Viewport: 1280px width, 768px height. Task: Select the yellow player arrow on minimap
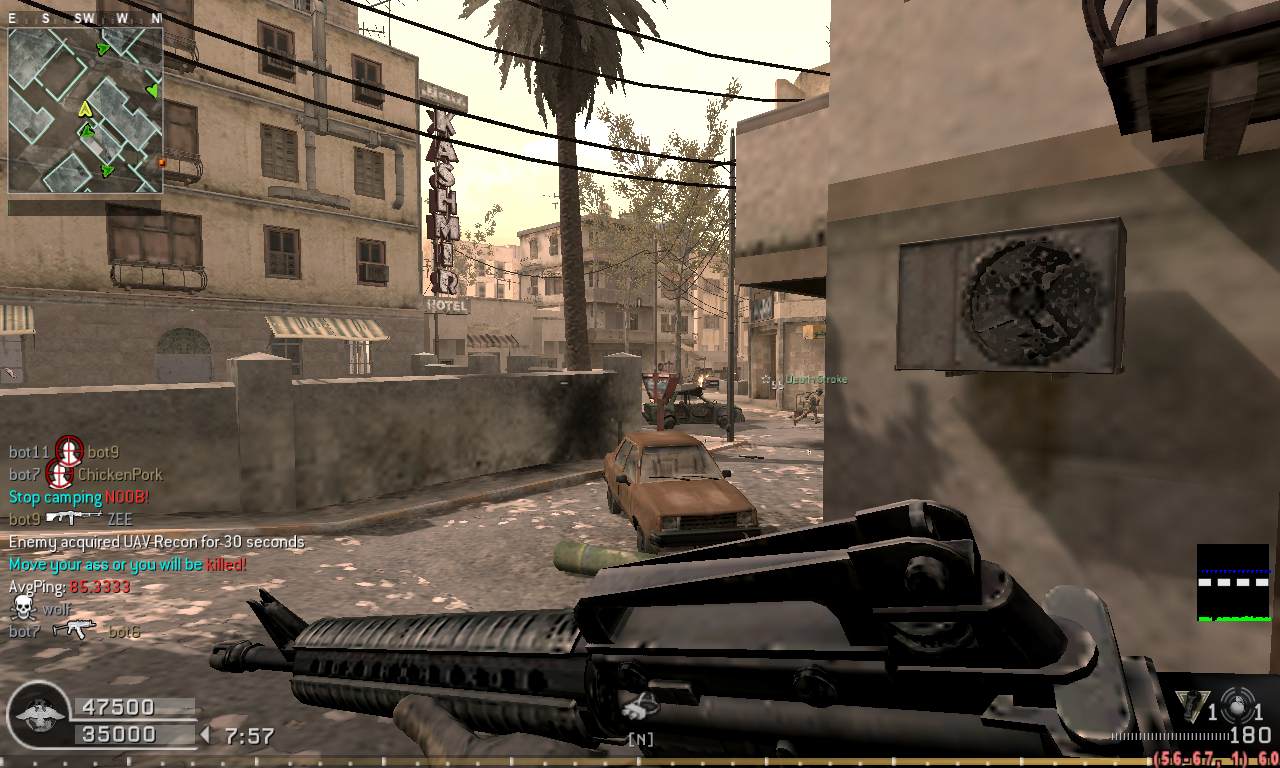[85, 109]
